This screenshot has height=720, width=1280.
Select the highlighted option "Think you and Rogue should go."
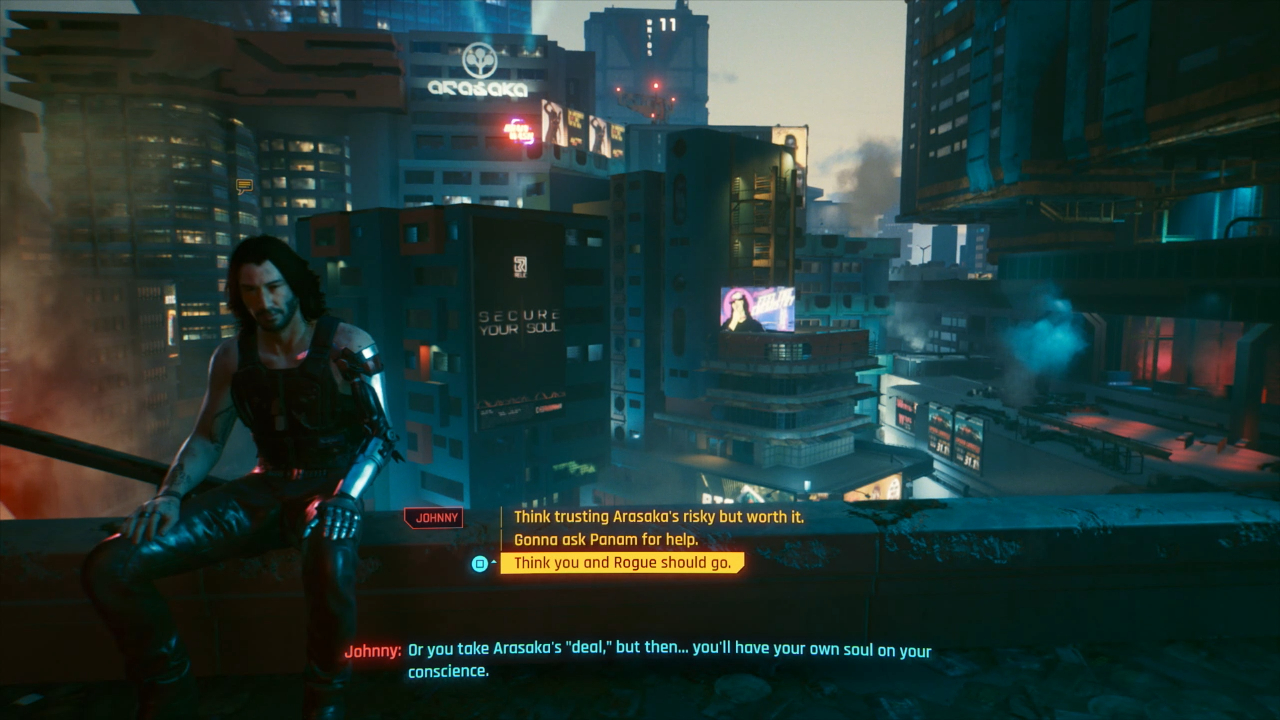click(x=622, y=562)
